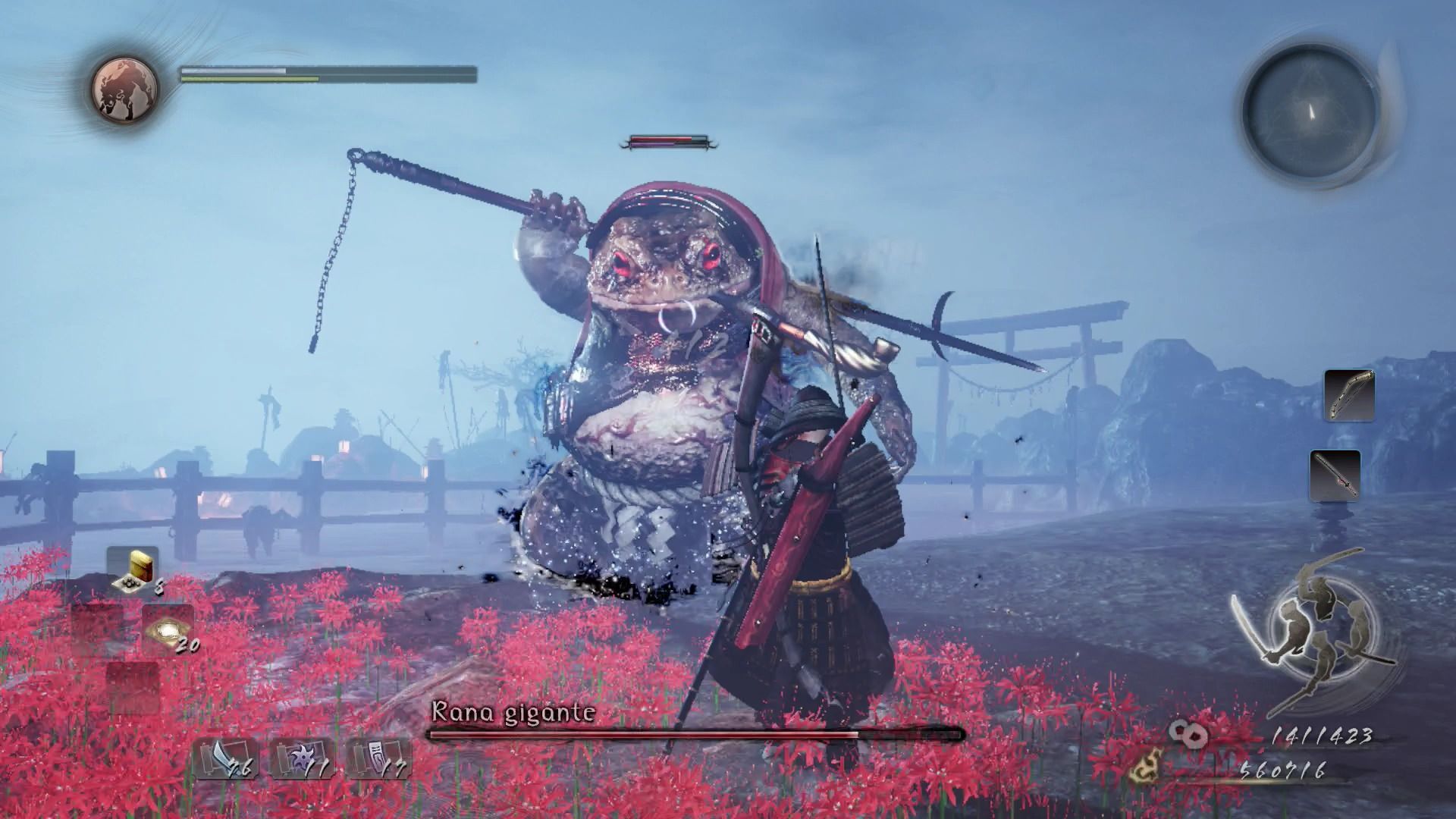This screenshot has height=819, width=1456.
Task: Use the golden medicine box item
Action: [135, 569]
